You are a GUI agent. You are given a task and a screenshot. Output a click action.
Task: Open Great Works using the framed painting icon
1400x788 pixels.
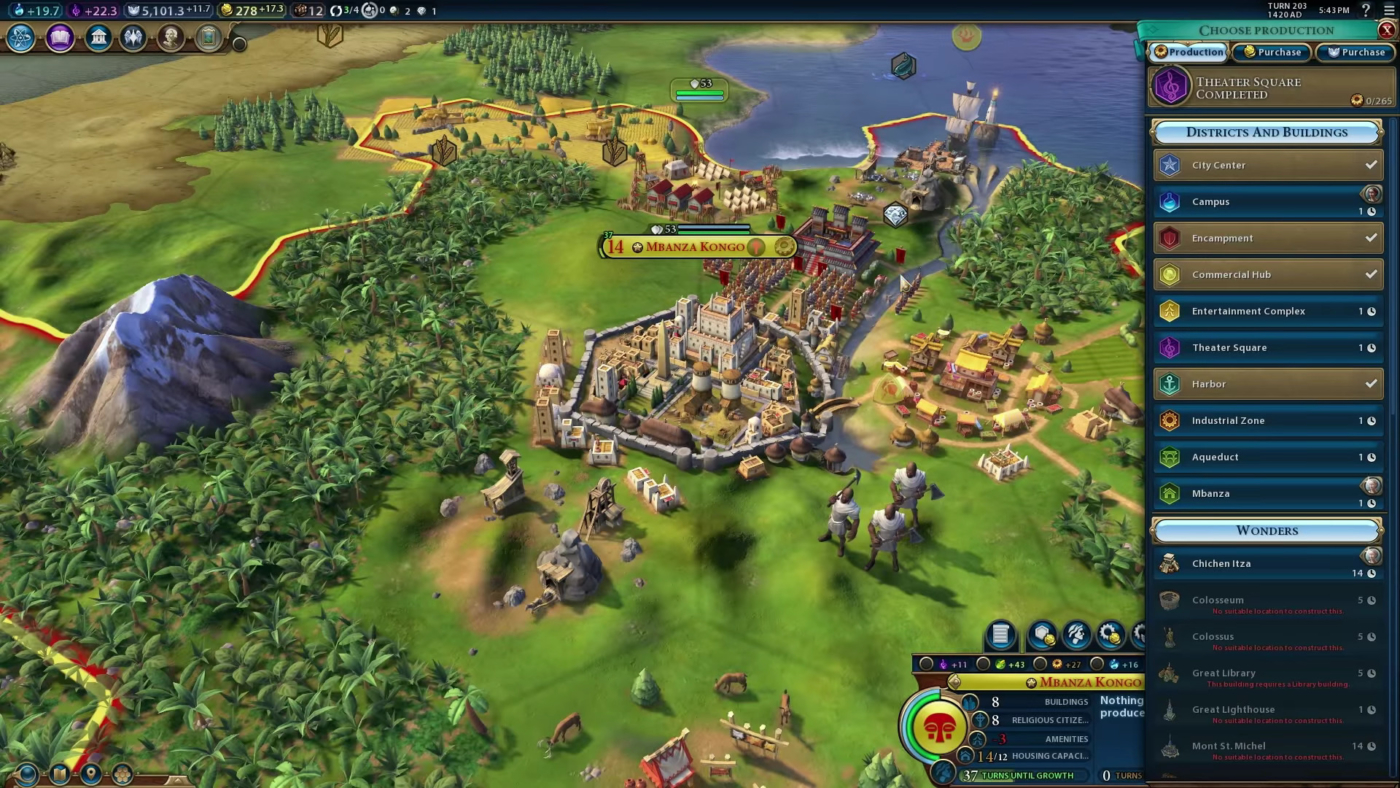coord(207,37)
